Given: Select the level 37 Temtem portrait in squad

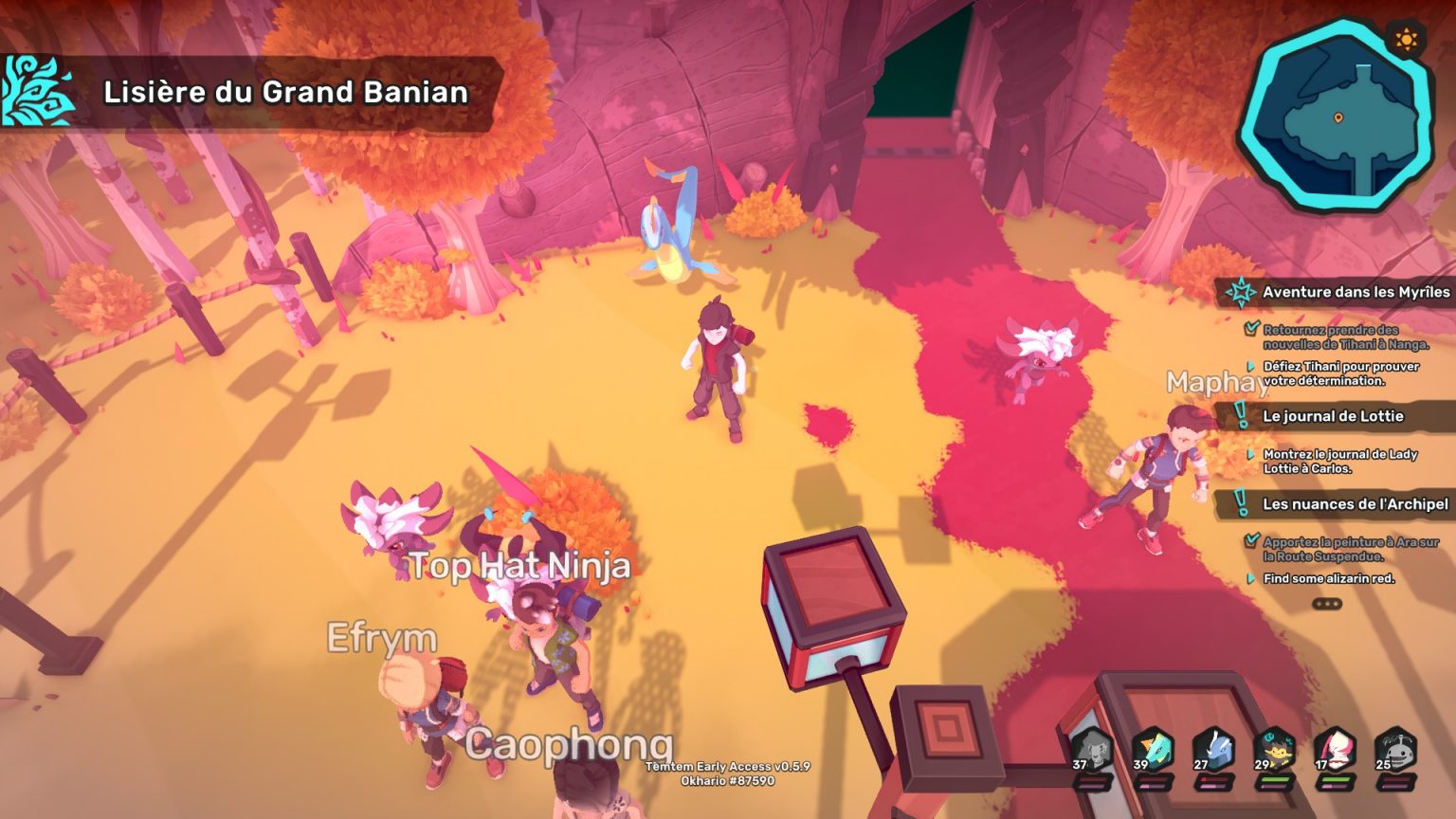Looking at the screenshot, I should pyautogui.click(x=1090, y=749).
